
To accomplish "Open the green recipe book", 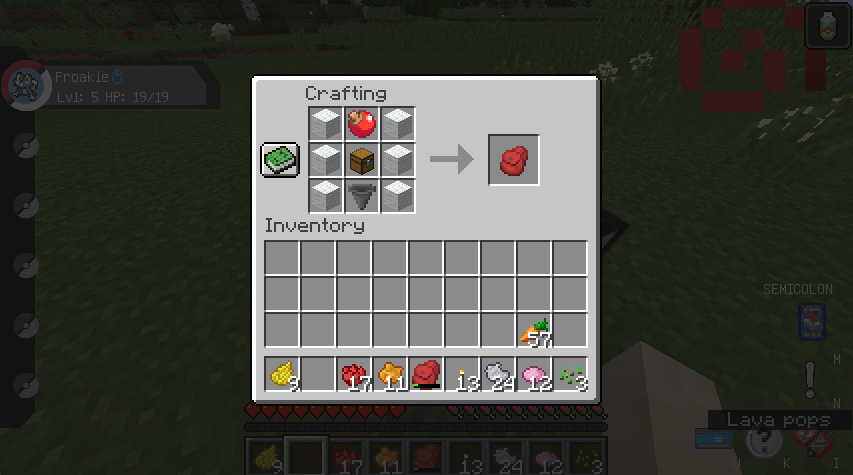I will pyautogui.click(x=281, y=160).
